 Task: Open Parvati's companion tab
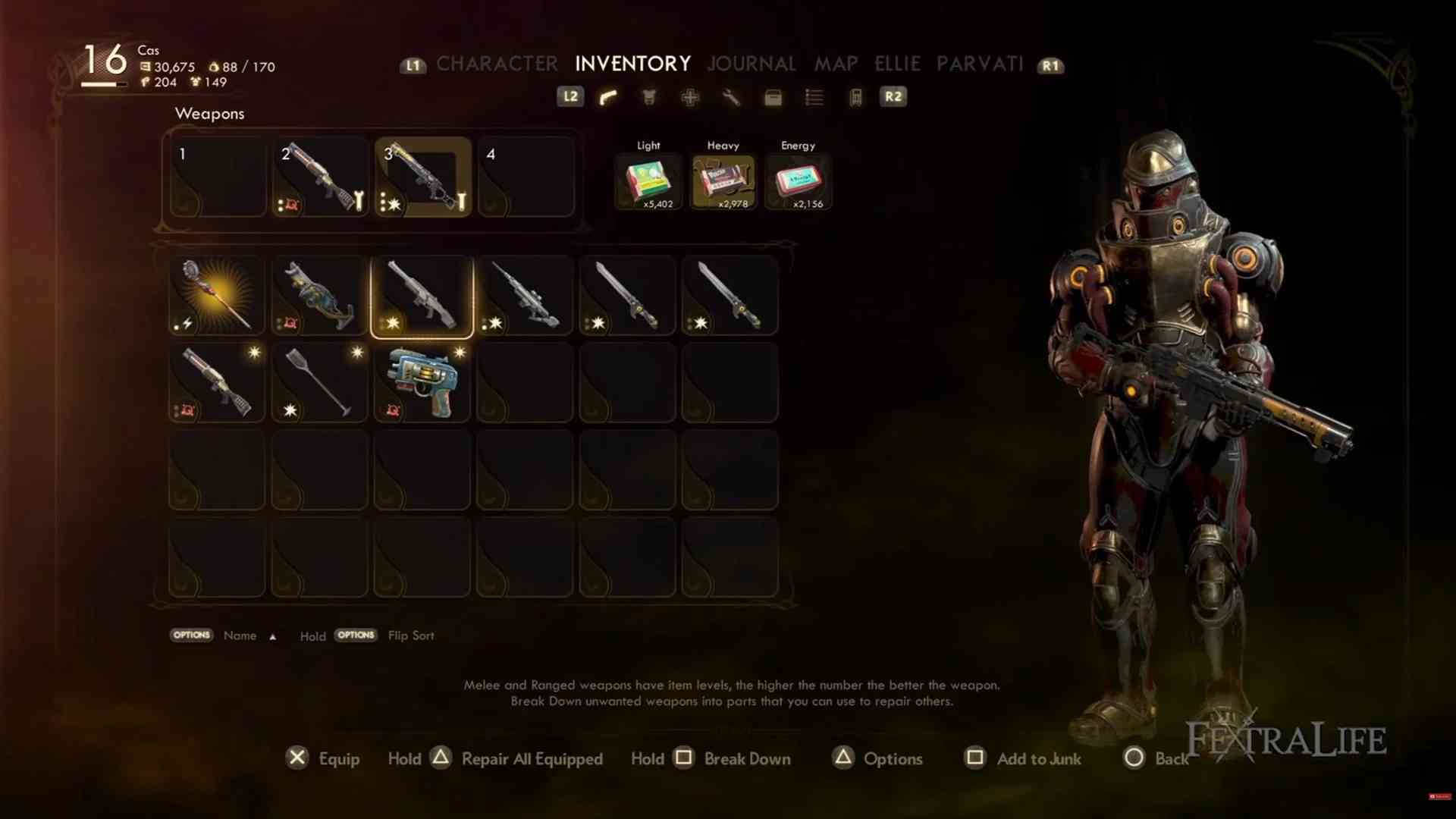pos(980,64)
